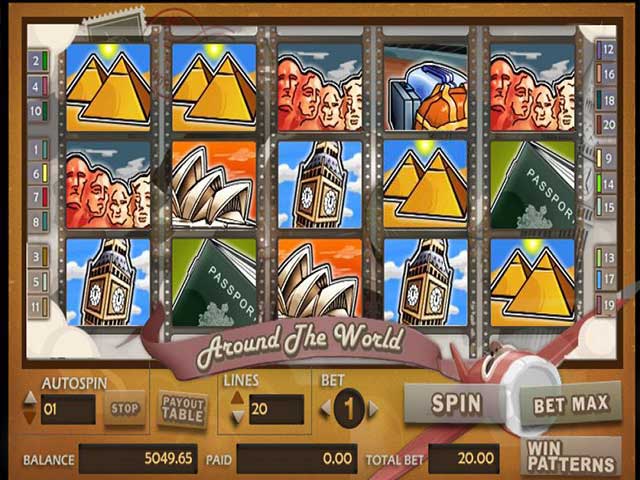Select payline marker number 14
Screen dimensions: 640x480
606,183
